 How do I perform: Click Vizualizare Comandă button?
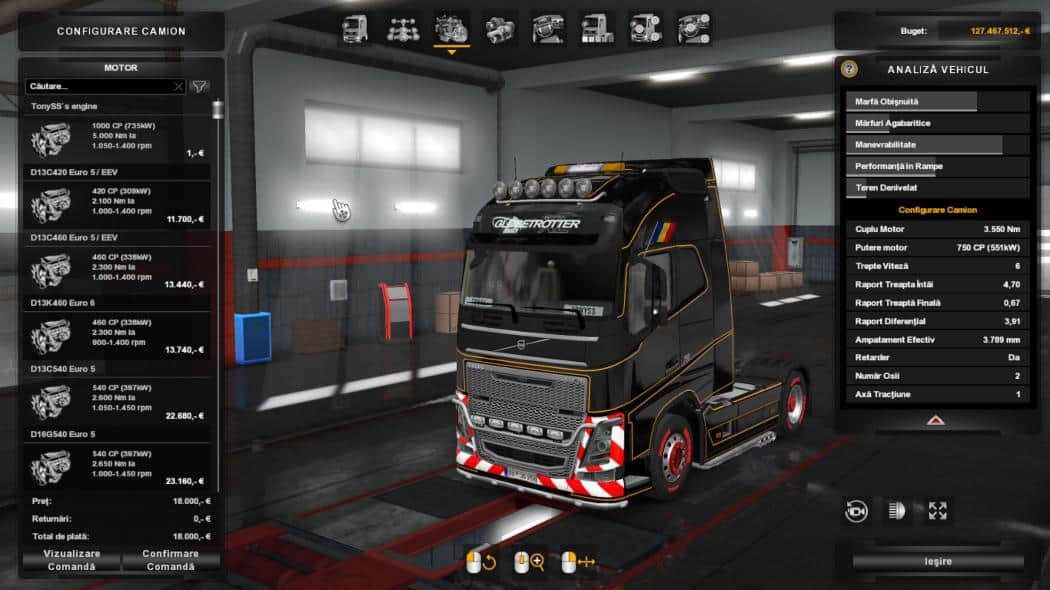click(72, 560)
